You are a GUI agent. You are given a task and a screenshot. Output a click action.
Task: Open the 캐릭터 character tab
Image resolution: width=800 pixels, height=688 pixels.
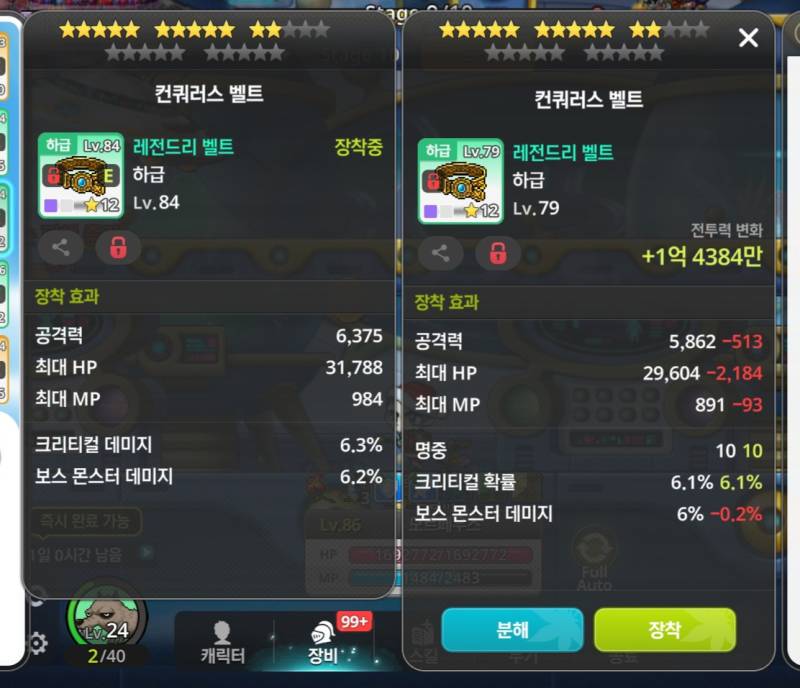(x=222, y=641)
